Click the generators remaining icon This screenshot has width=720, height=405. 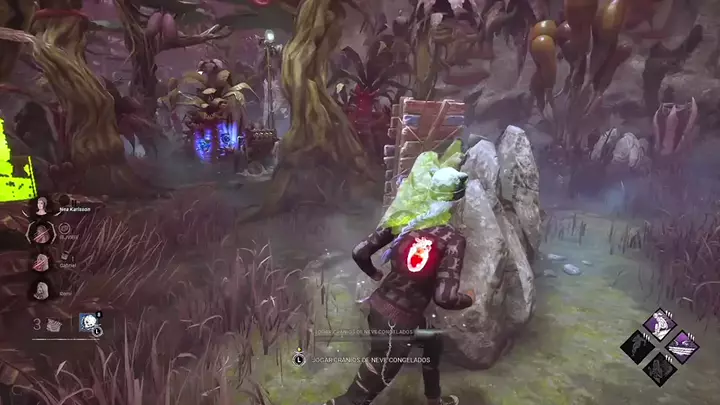(54, 324)
